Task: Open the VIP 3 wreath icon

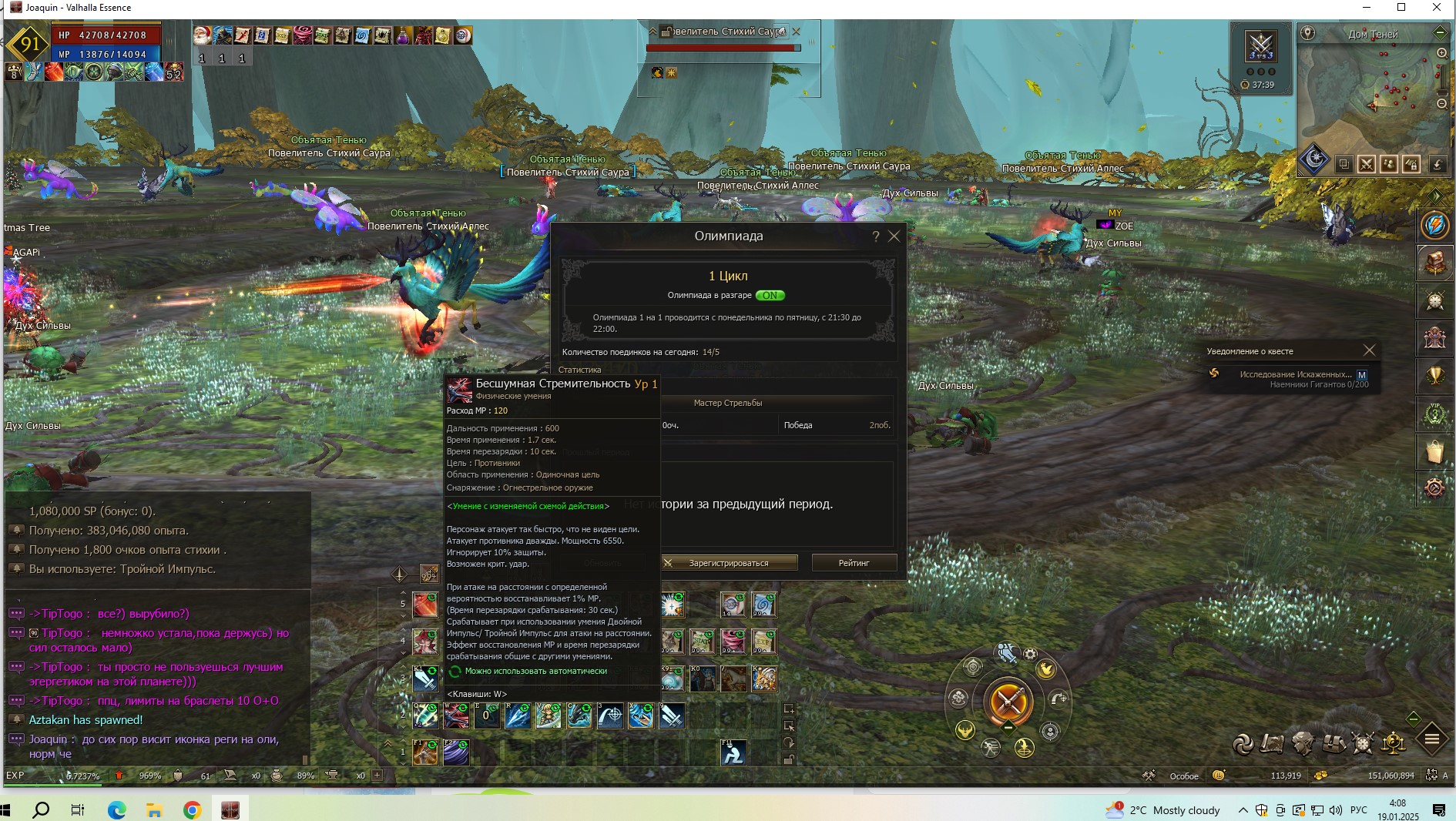Action: point(1434,414)
